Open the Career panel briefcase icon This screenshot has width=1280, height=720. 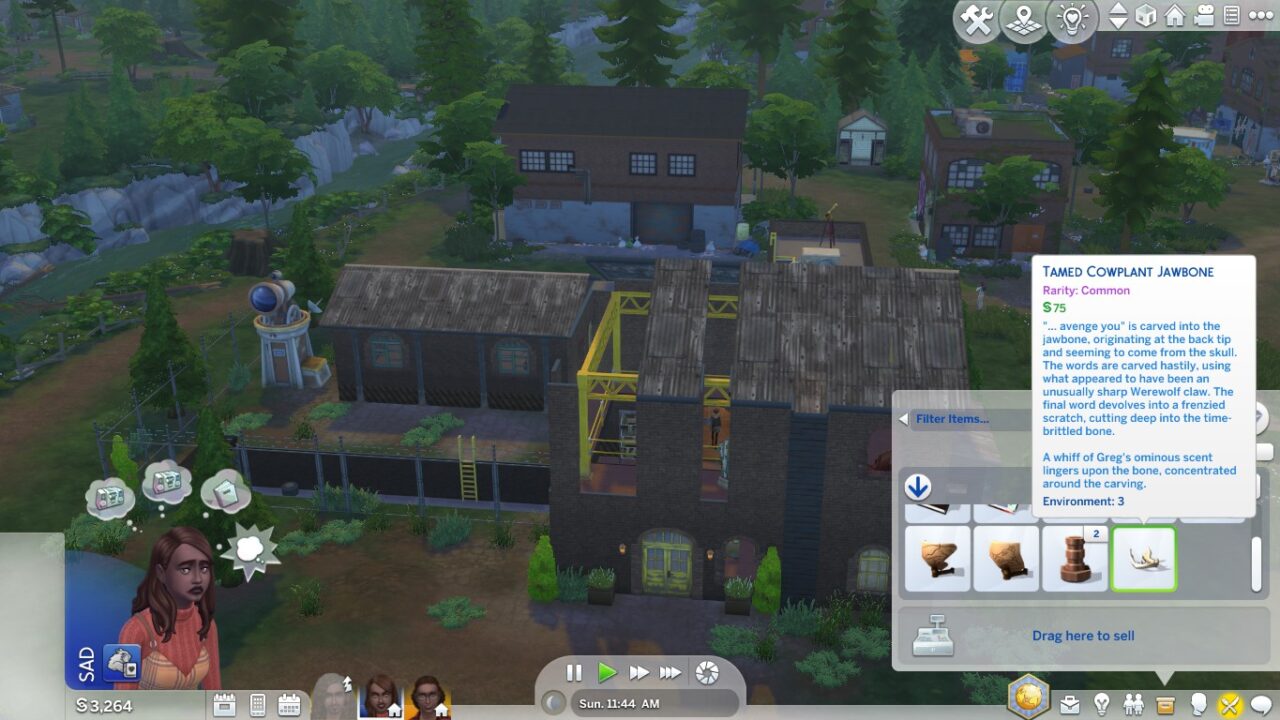tap(1070, 704)
